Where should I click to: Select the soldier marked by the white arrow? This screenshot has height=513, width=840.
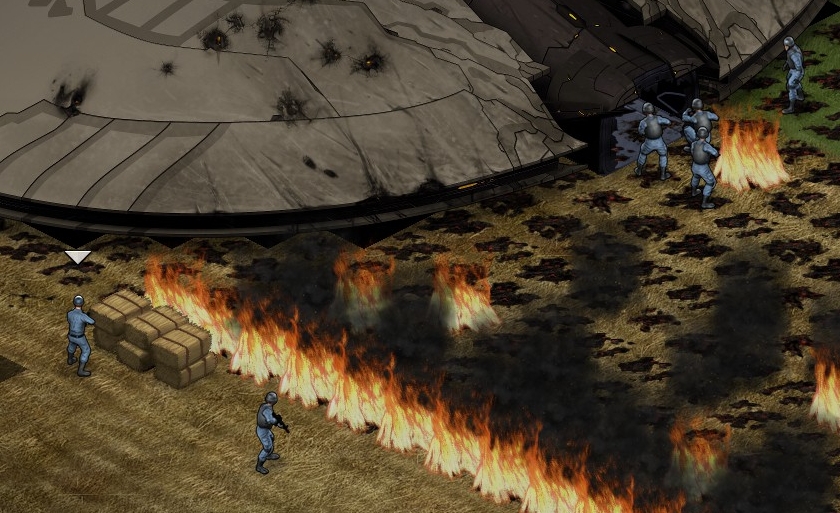pos(79,334)
